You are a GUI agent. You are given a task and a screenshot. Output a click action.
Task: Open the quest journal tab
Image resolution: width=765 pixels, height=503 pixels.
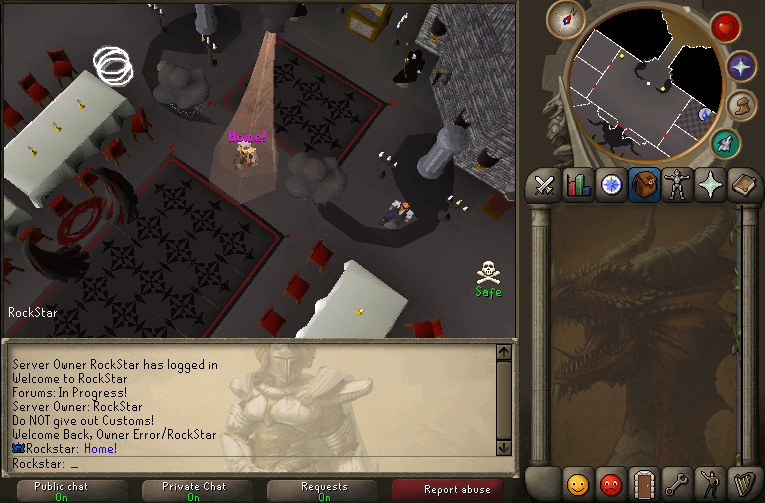pyautogui.click(x=611, y=186)
